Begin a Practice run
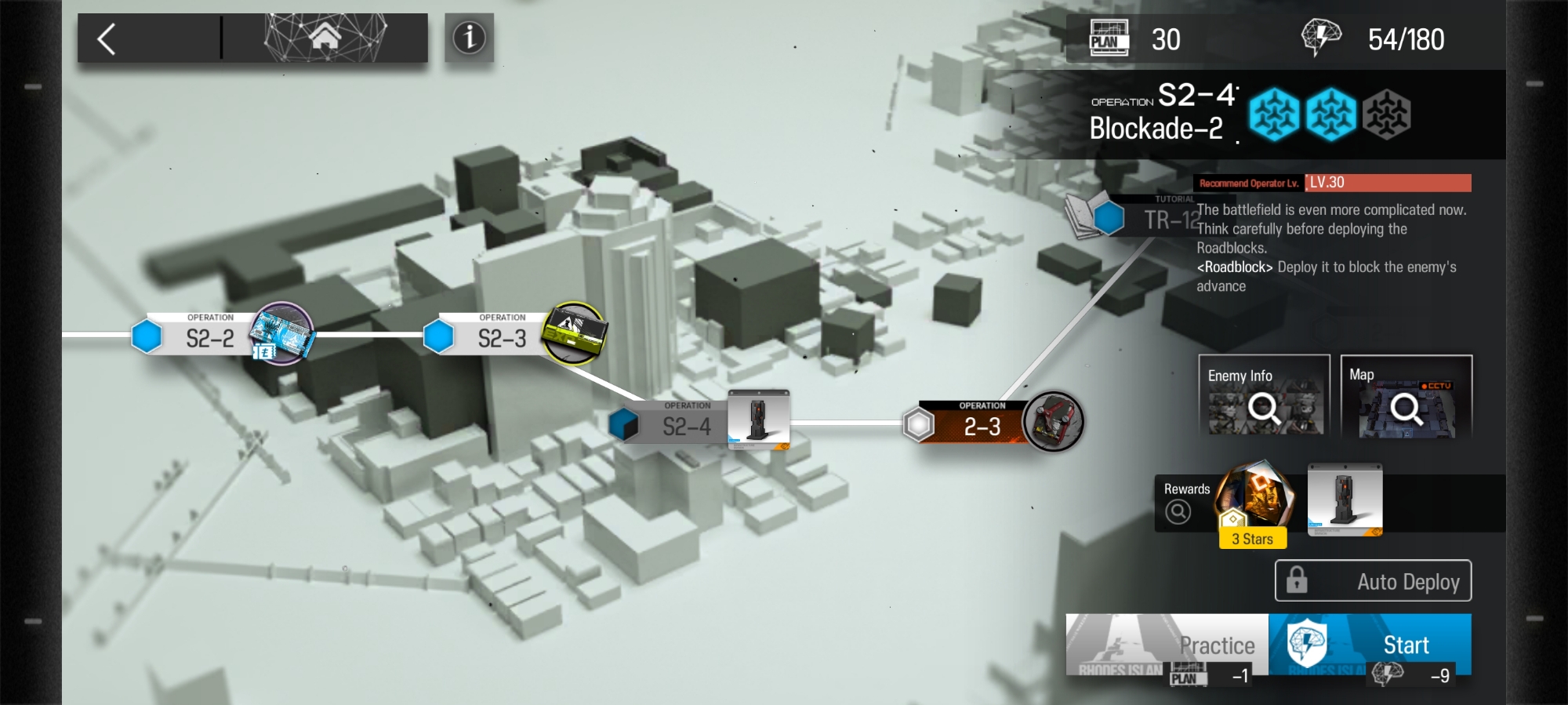1568x705 pixels. 1167,645
